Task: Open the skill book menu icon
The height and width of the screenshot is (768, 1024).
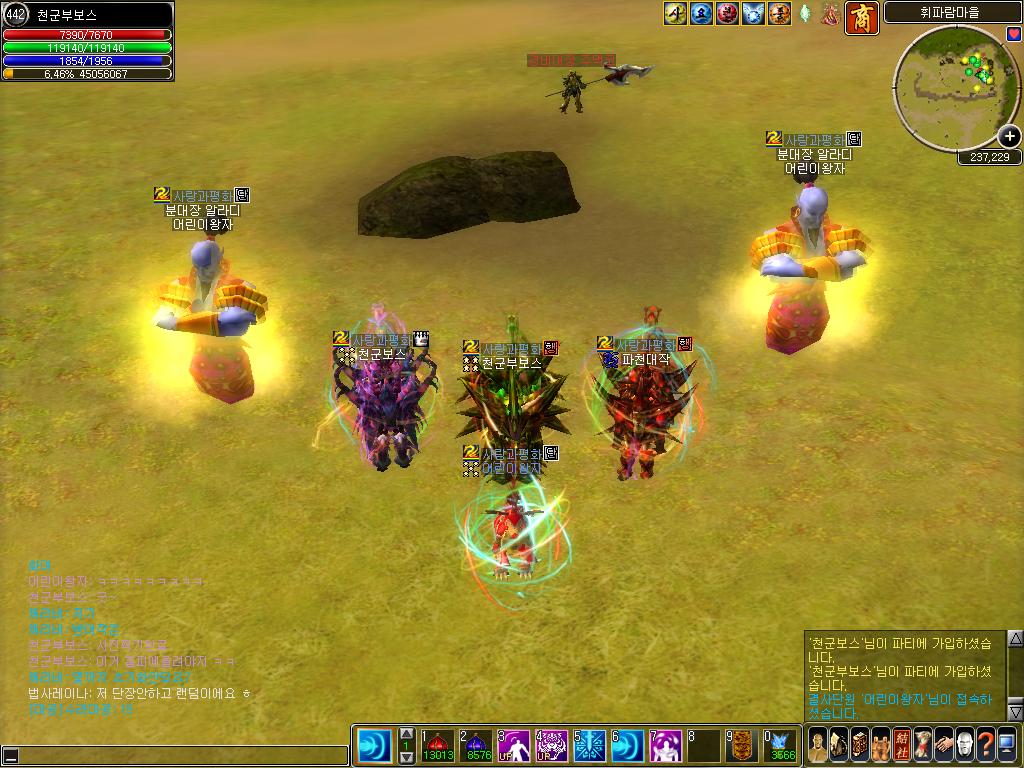Action: click(860, 745)
